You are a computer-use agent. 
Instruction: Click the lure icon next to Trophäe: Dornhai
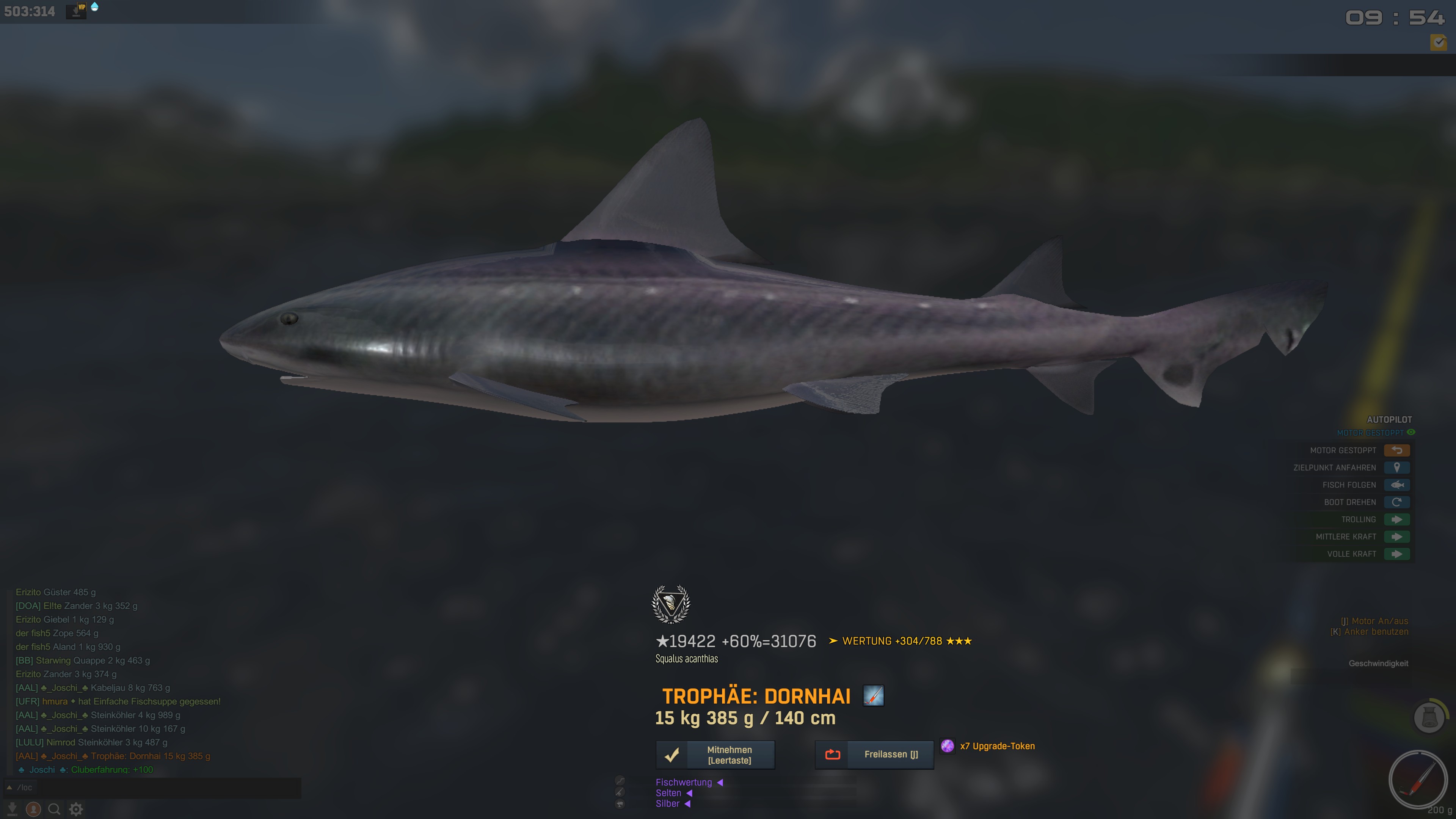873,696
